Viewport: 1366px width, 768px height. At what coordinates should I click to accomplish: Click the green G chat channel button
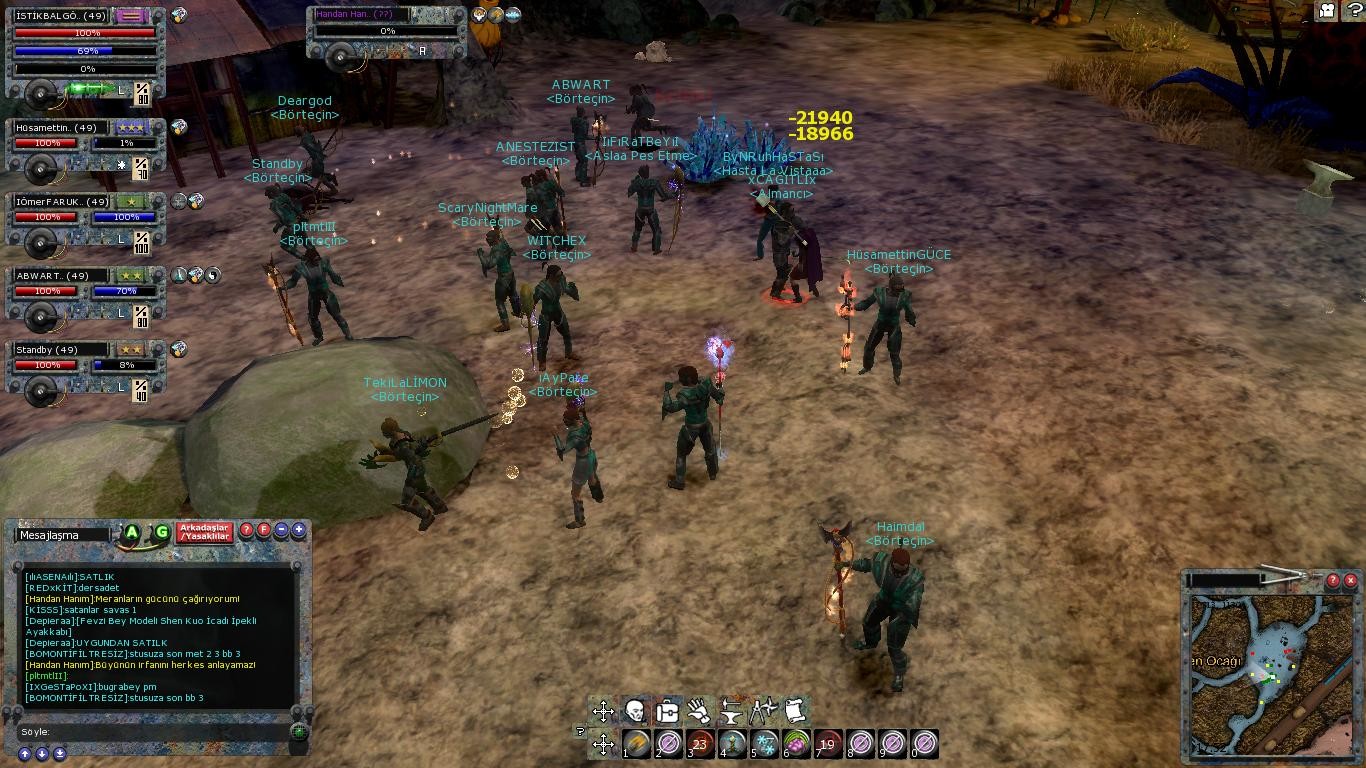[161, 533]
